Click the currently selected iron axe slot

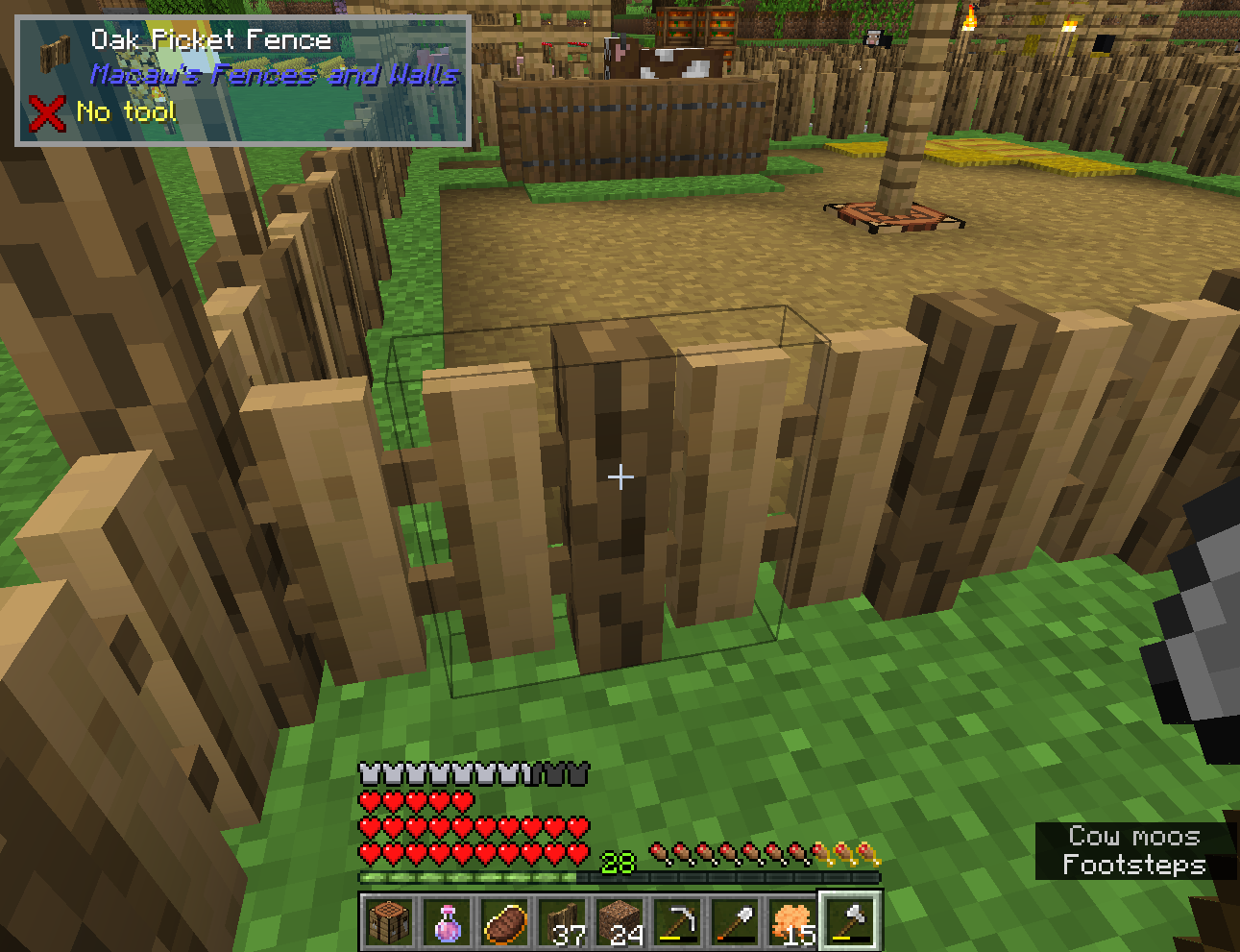click(x=853, y=920)
